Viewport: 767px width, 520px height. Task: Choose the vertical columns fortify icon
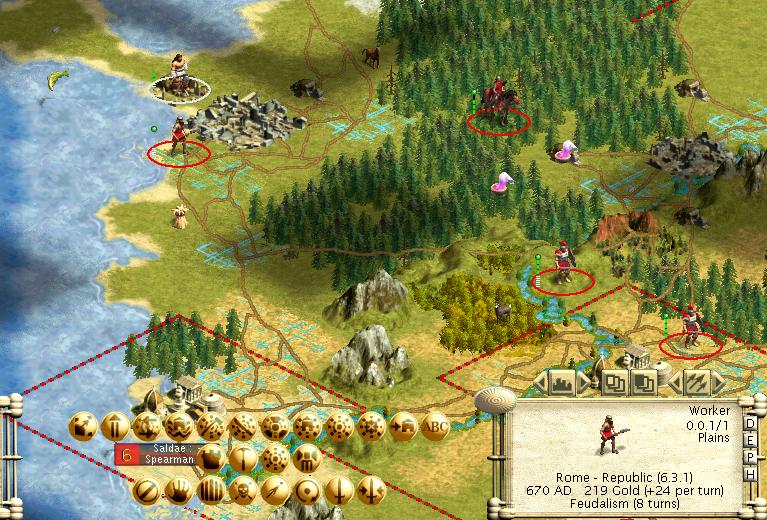pyautogui.click(x=210, y=491)
